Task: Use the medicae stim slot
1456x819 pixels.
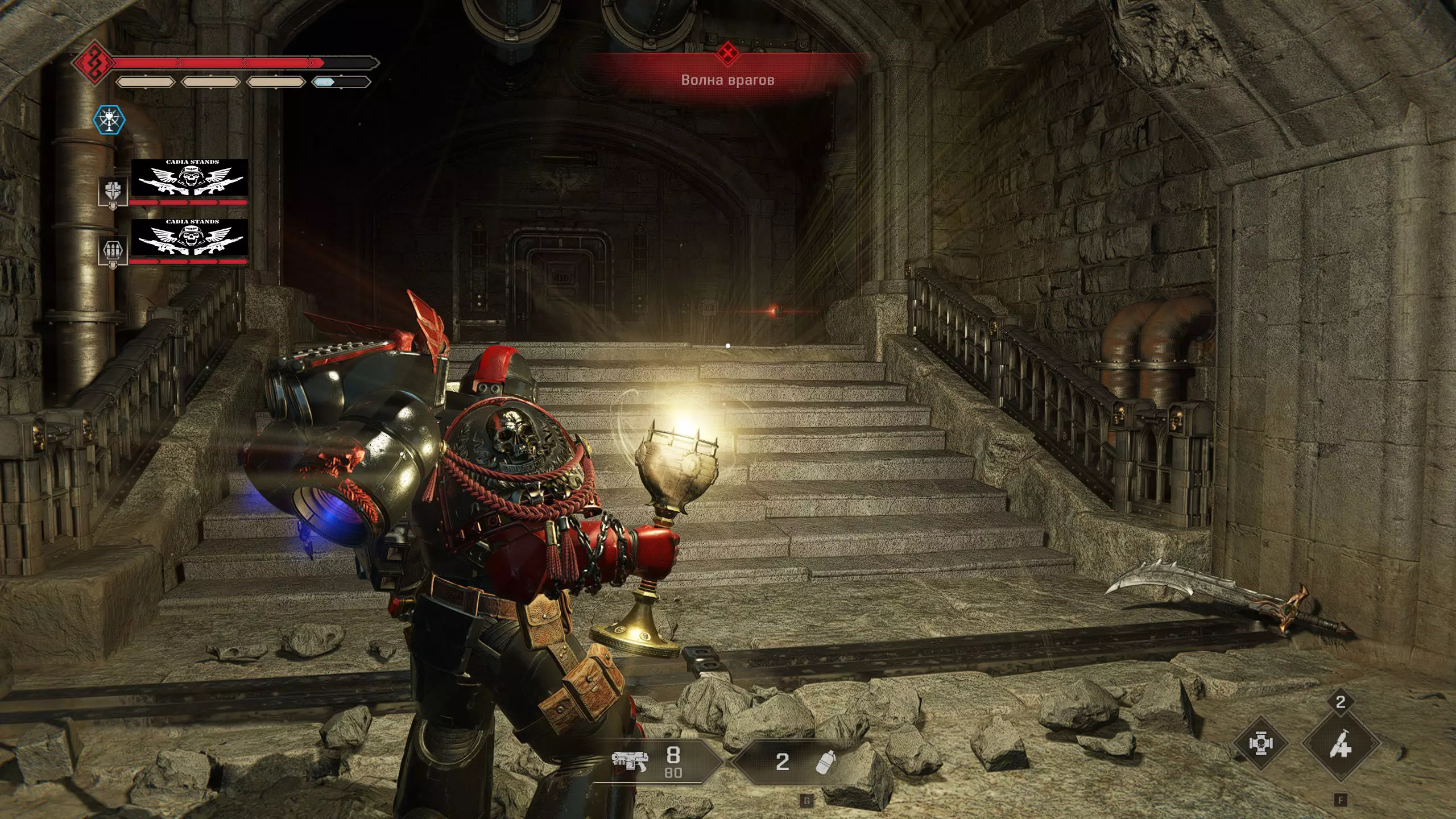Action: [1341, 743]
